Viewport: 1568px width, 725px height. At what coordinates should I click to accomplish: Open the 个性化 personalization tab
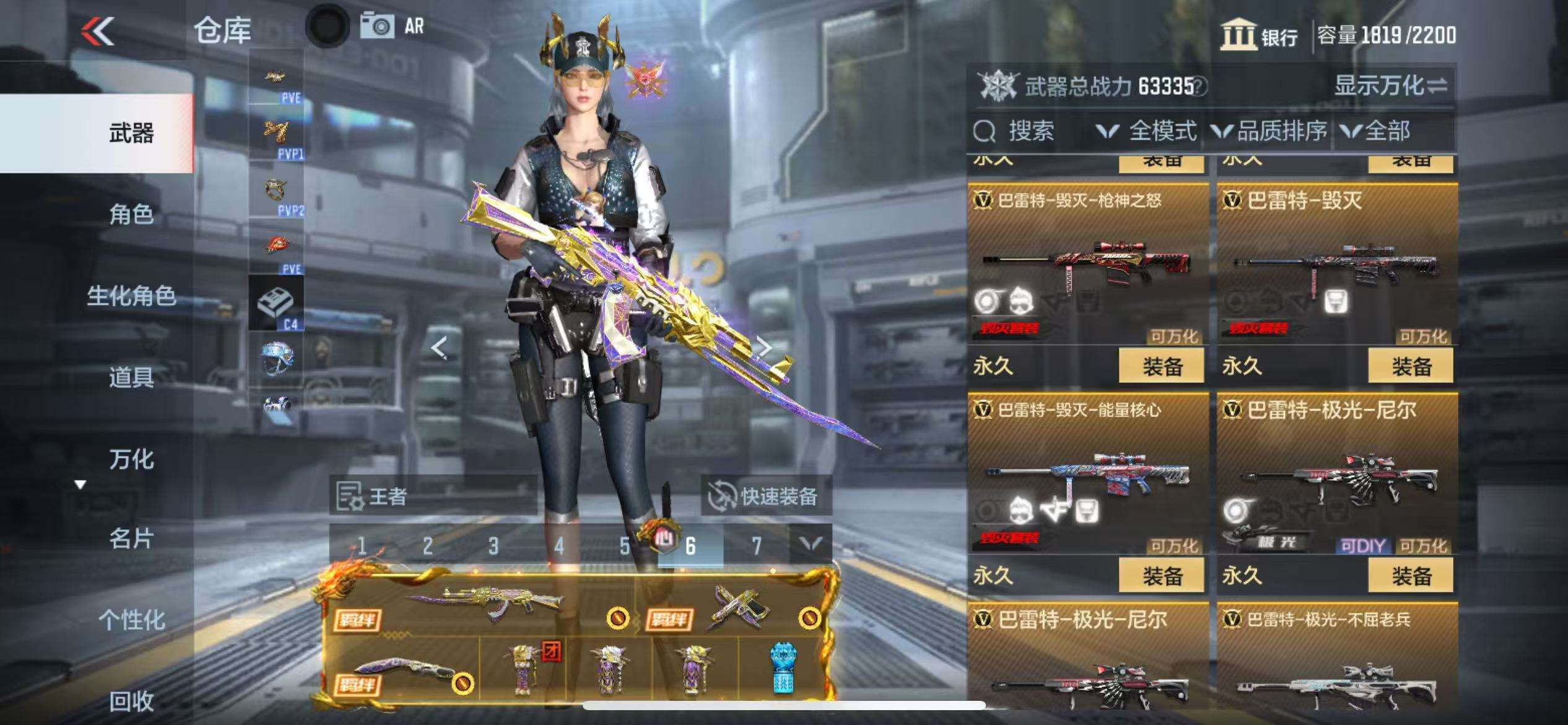(131, 620)
